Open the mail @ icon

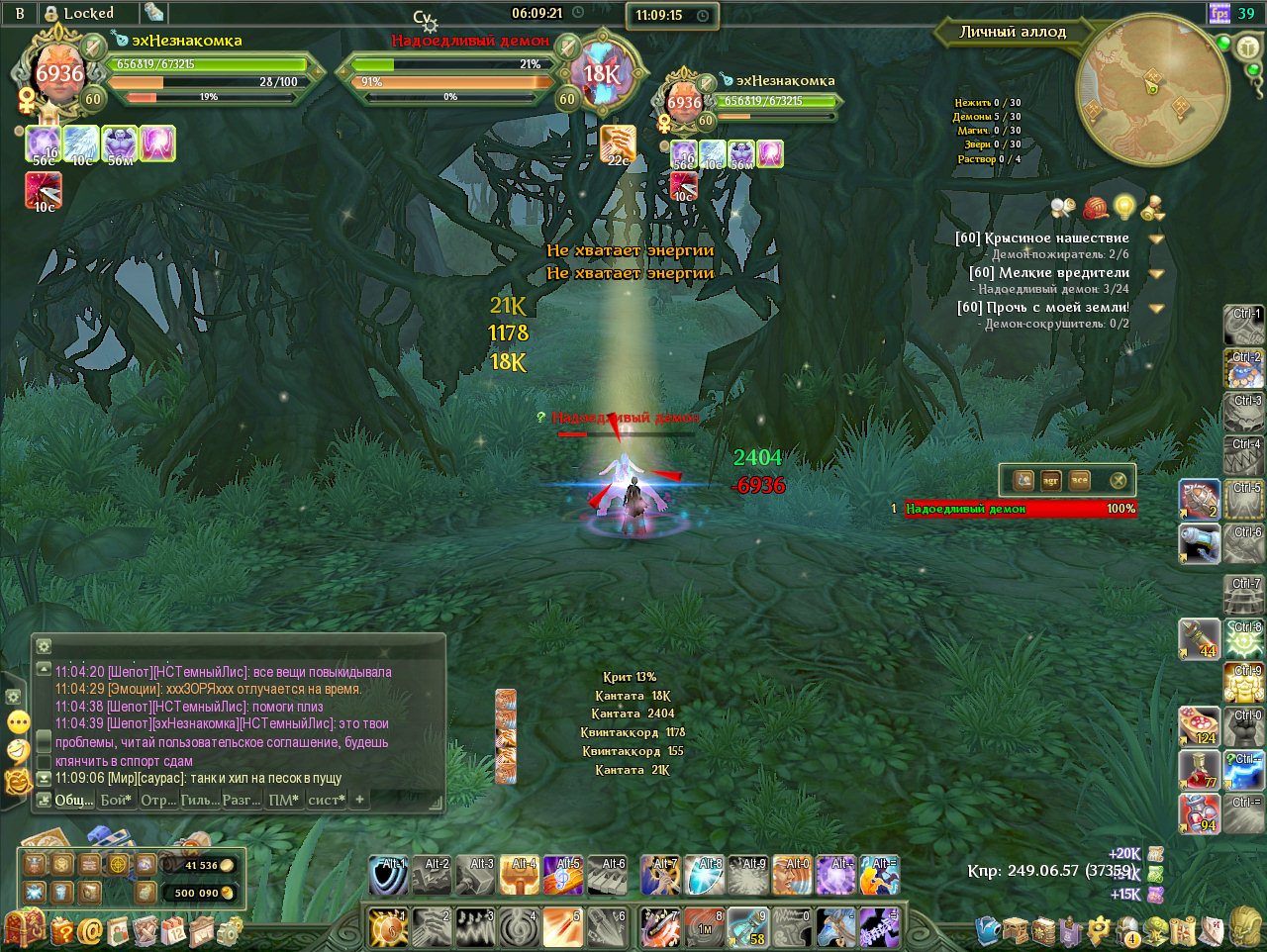click(x=90, y=930)
